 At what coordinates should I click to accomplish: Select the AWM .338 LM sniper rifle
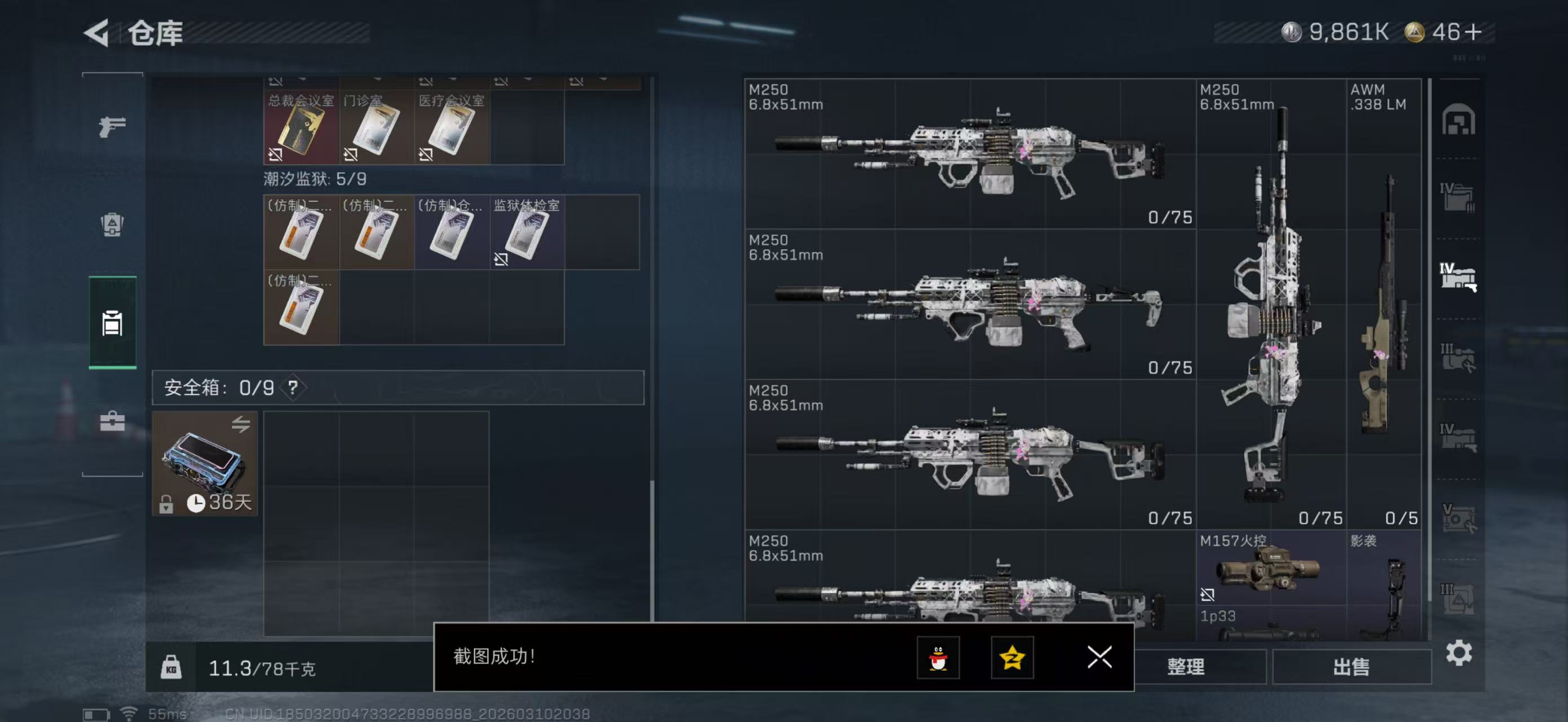[x=1384, y=305]
